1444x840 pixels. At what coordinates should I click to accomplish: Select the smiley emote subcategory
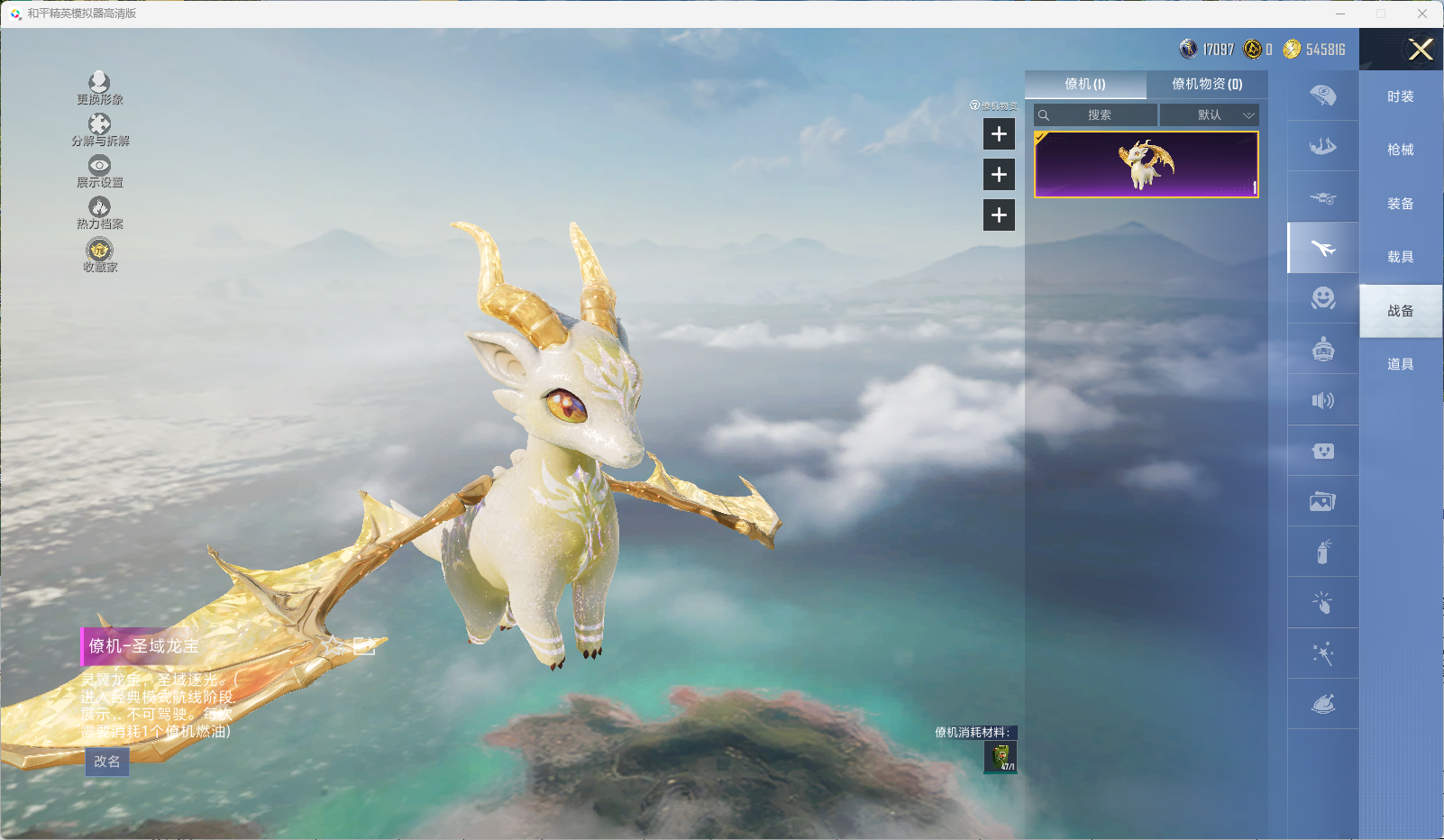[1322, 298]
